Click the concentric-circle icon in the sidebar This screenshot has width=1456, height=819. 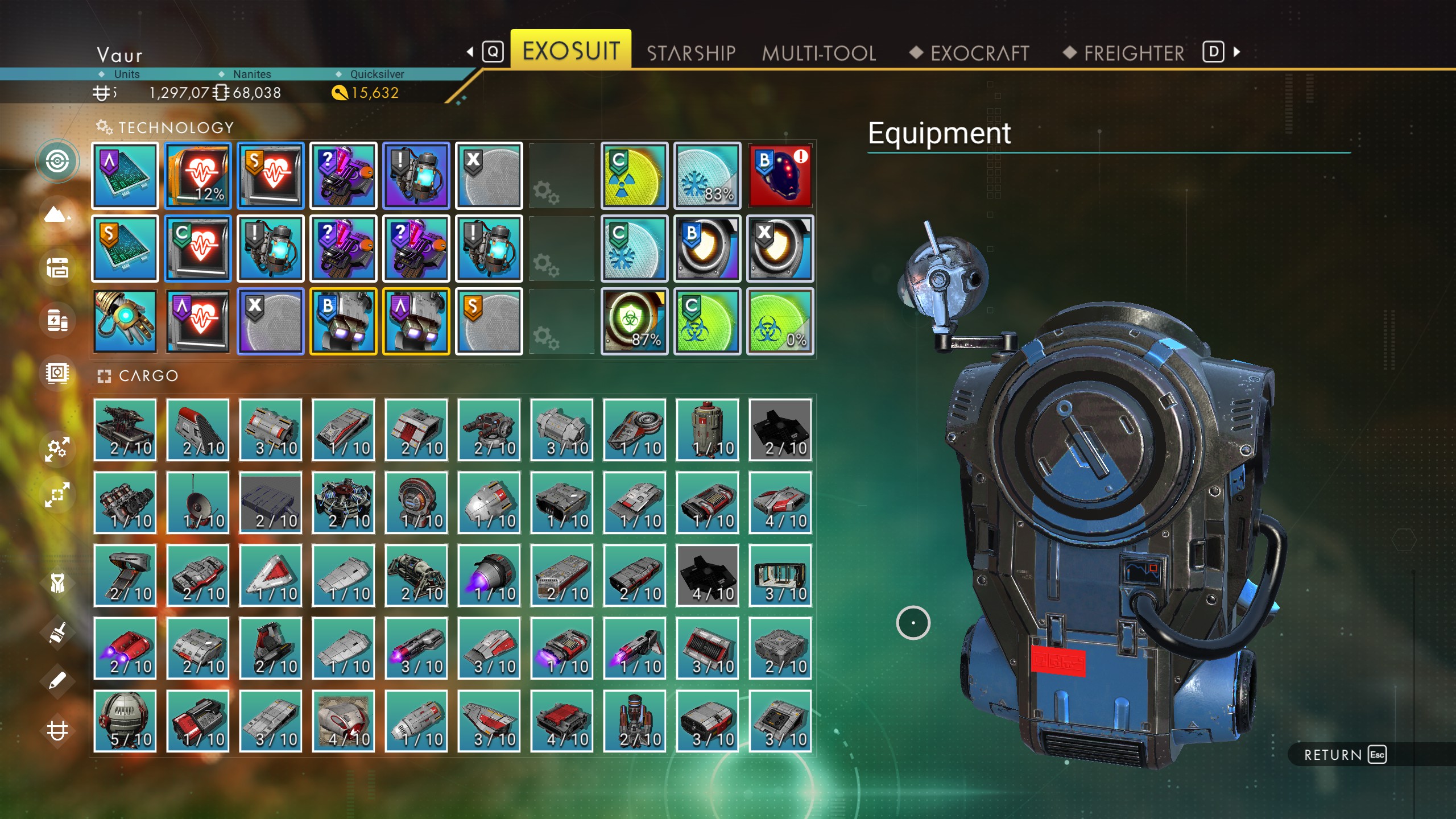57,162
